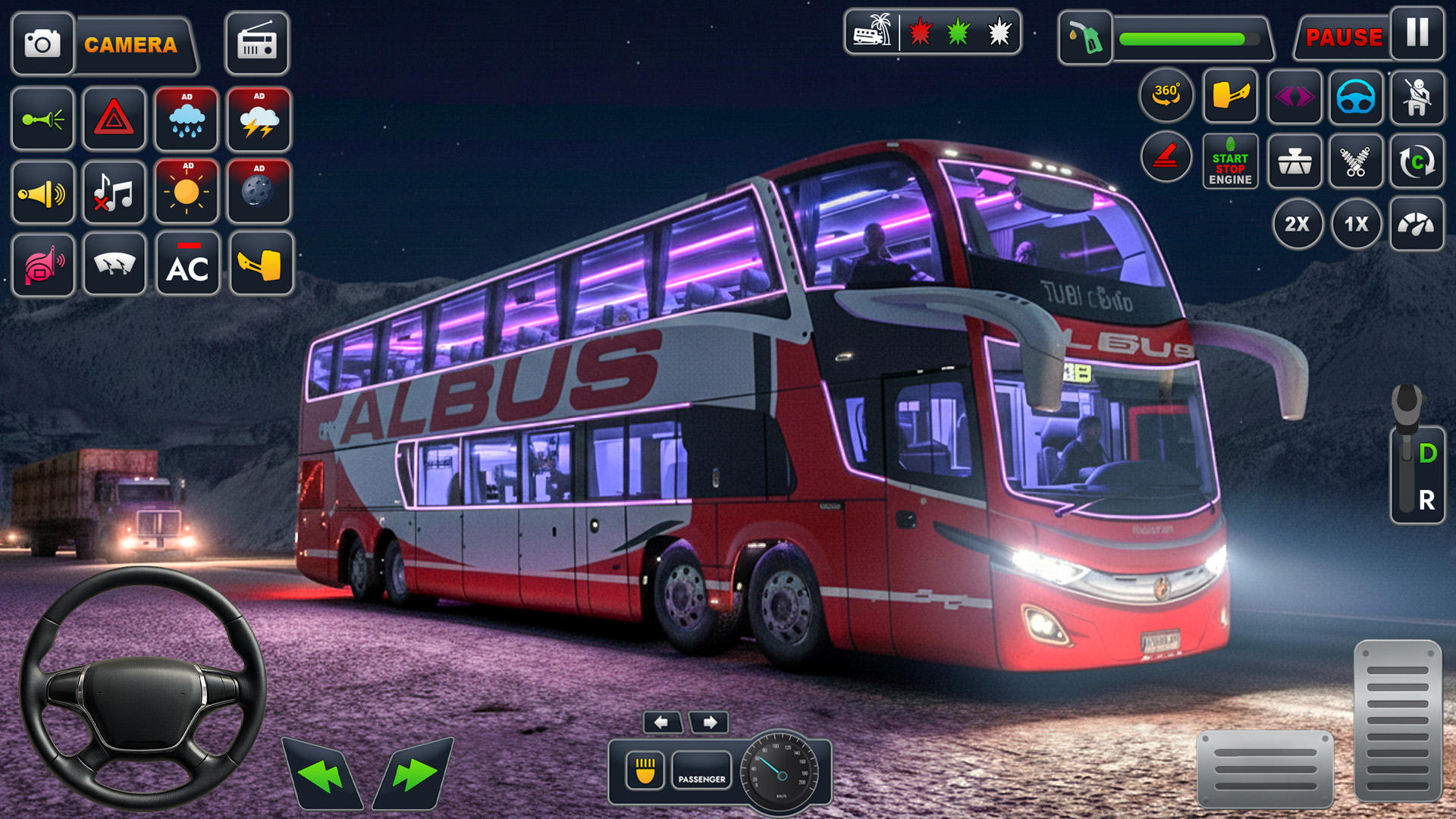
Task: Toggle the Start Stop Engine button
Action: point(1230,162)
